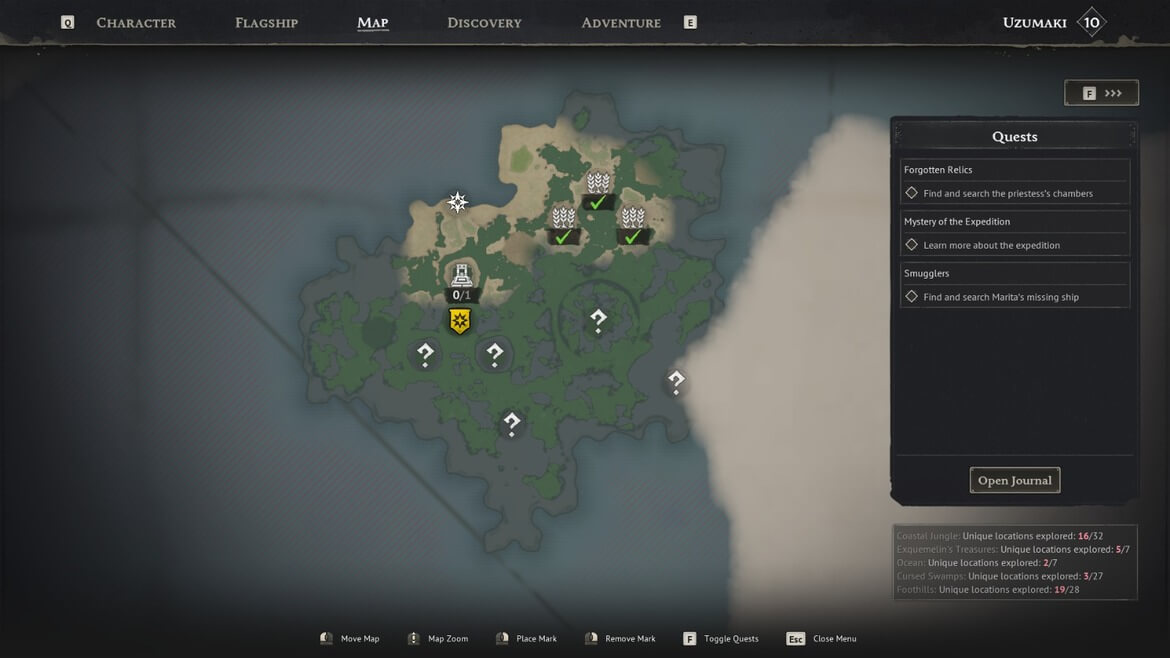1170x658 pixels.
Task: Select the Map tab
Action: (372, 23)
